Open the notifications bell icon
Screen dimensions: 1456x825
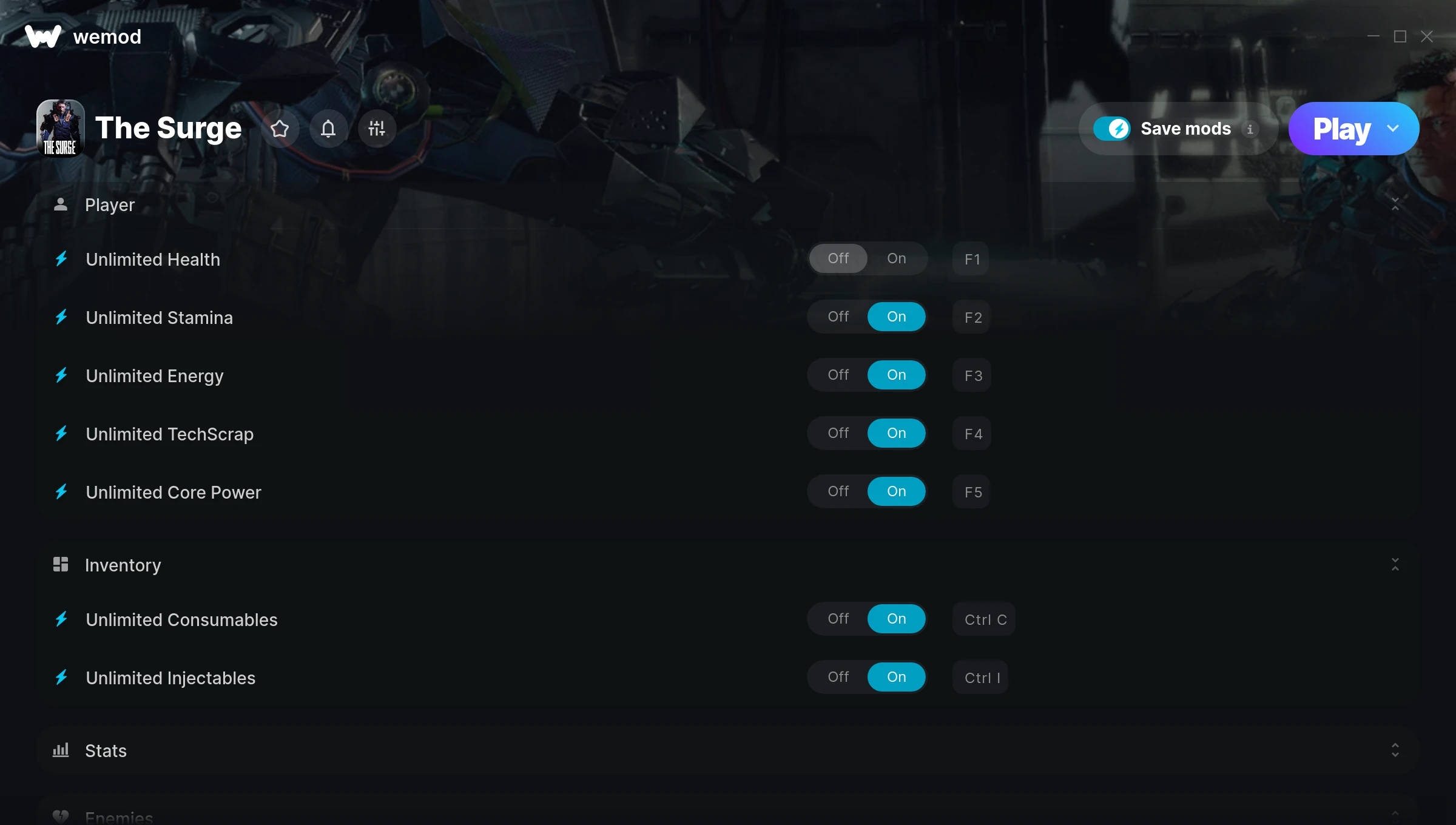[x=329, y=129]
